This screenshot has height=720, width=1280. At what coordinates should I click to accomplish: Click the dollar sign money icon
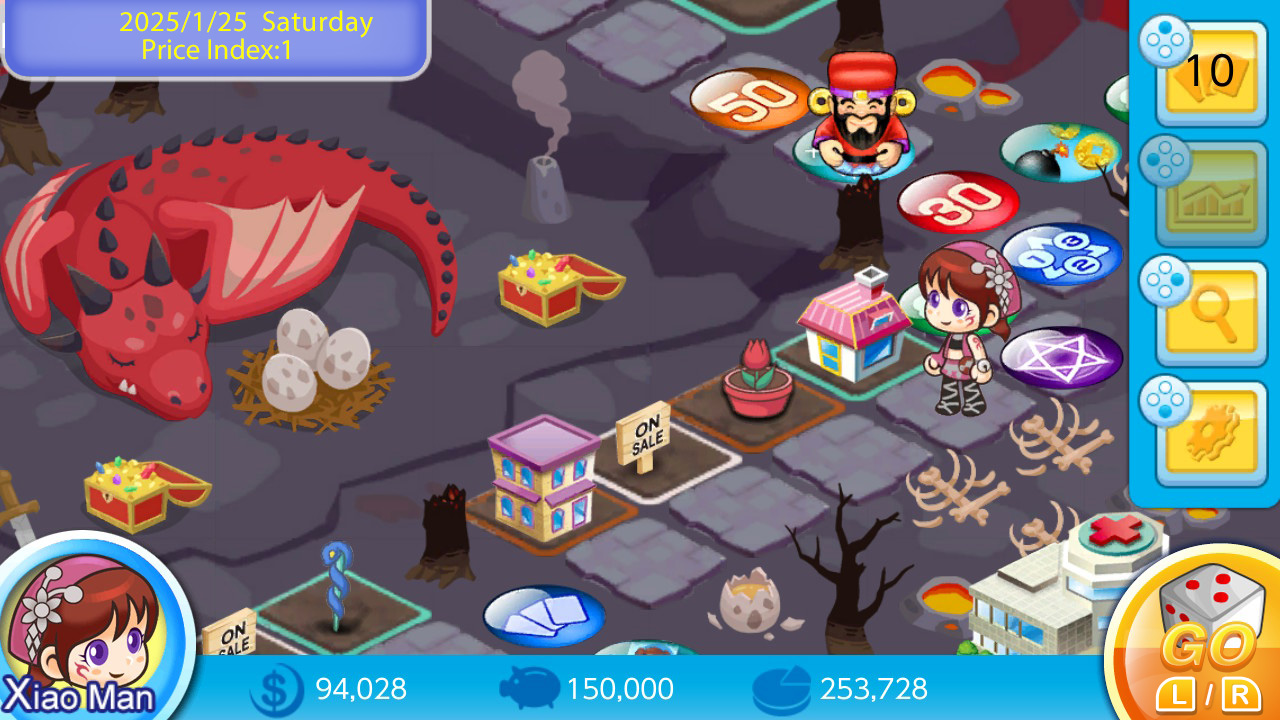pos(273,689)
